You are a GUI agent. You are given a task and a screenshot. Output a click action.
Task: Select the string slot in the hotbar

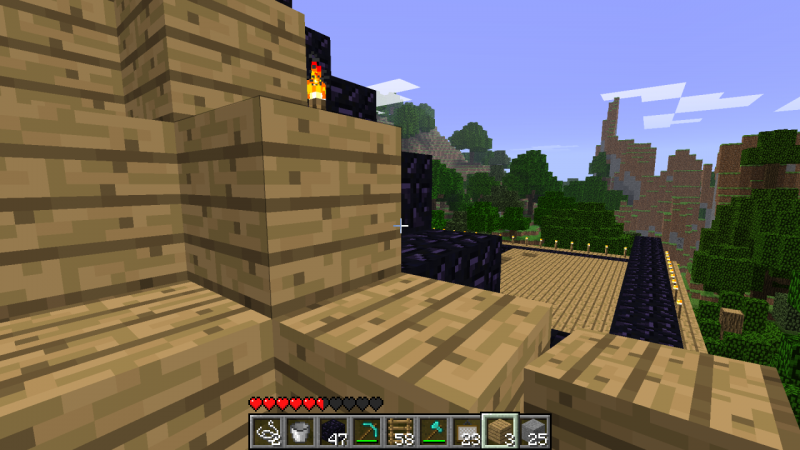266,431
